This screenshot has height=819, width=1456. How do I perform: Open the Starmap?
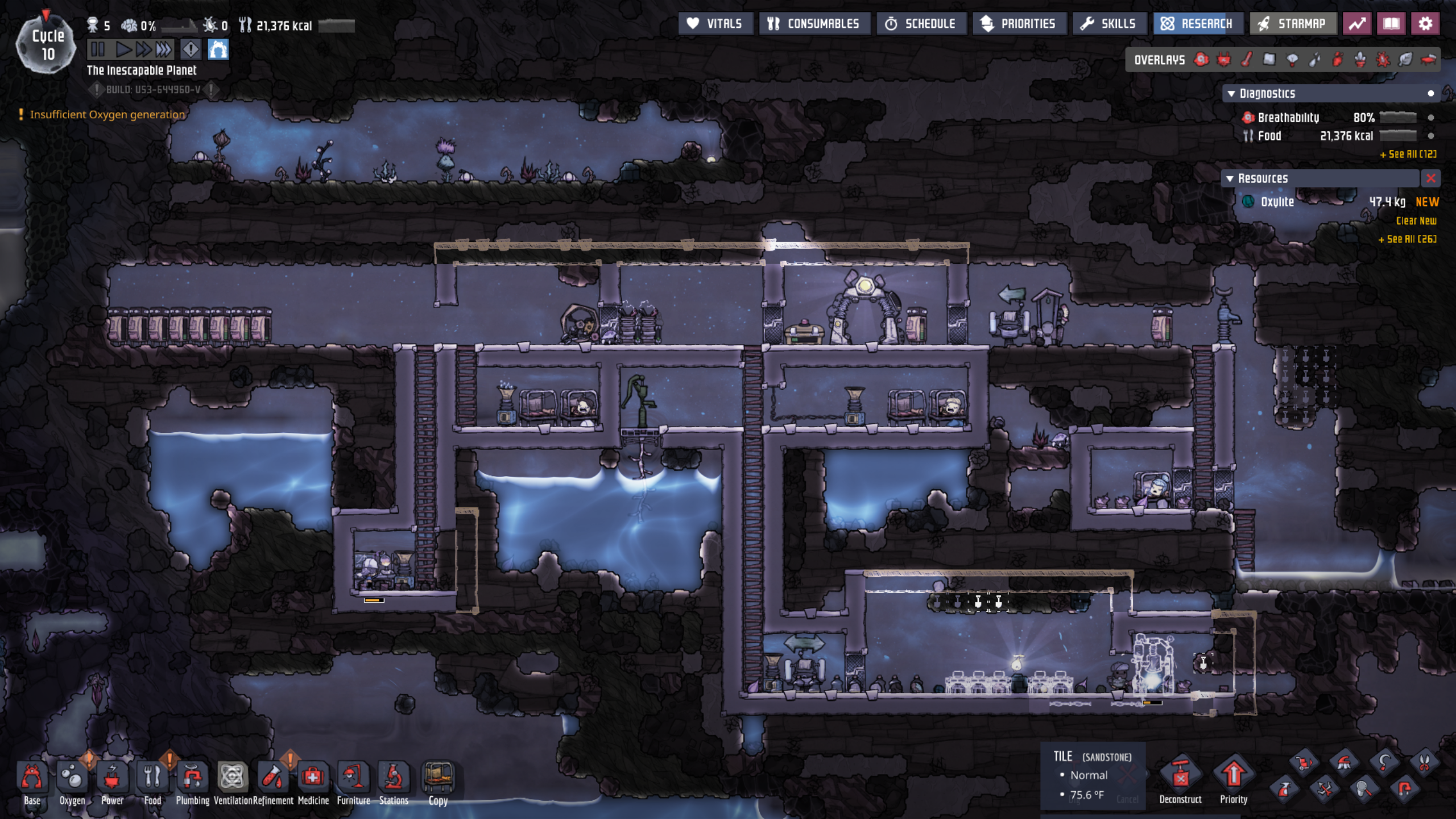coord(1292,24)
